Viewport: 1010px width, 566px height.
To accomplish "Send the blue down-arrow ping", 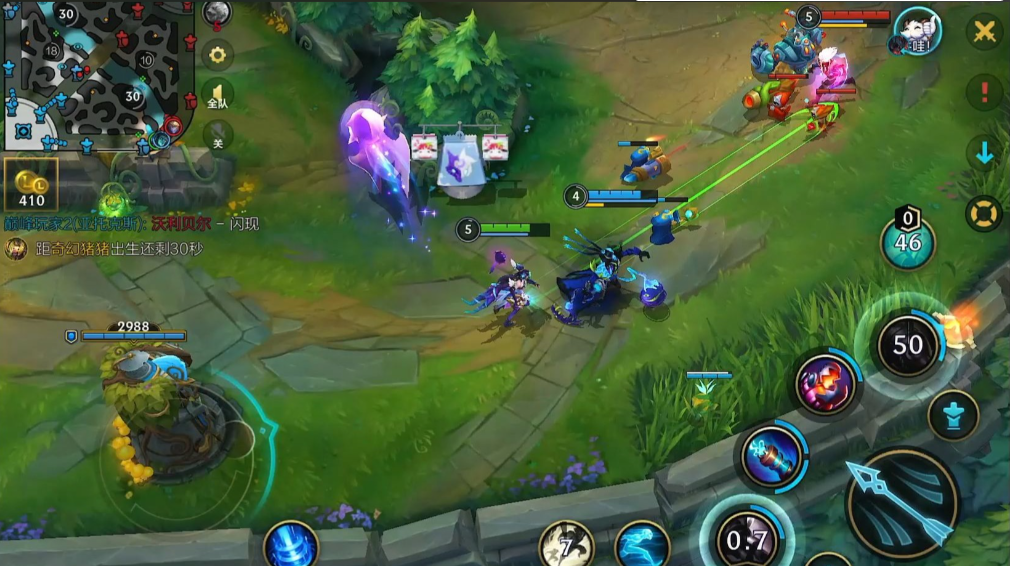I will coord(985,153).
